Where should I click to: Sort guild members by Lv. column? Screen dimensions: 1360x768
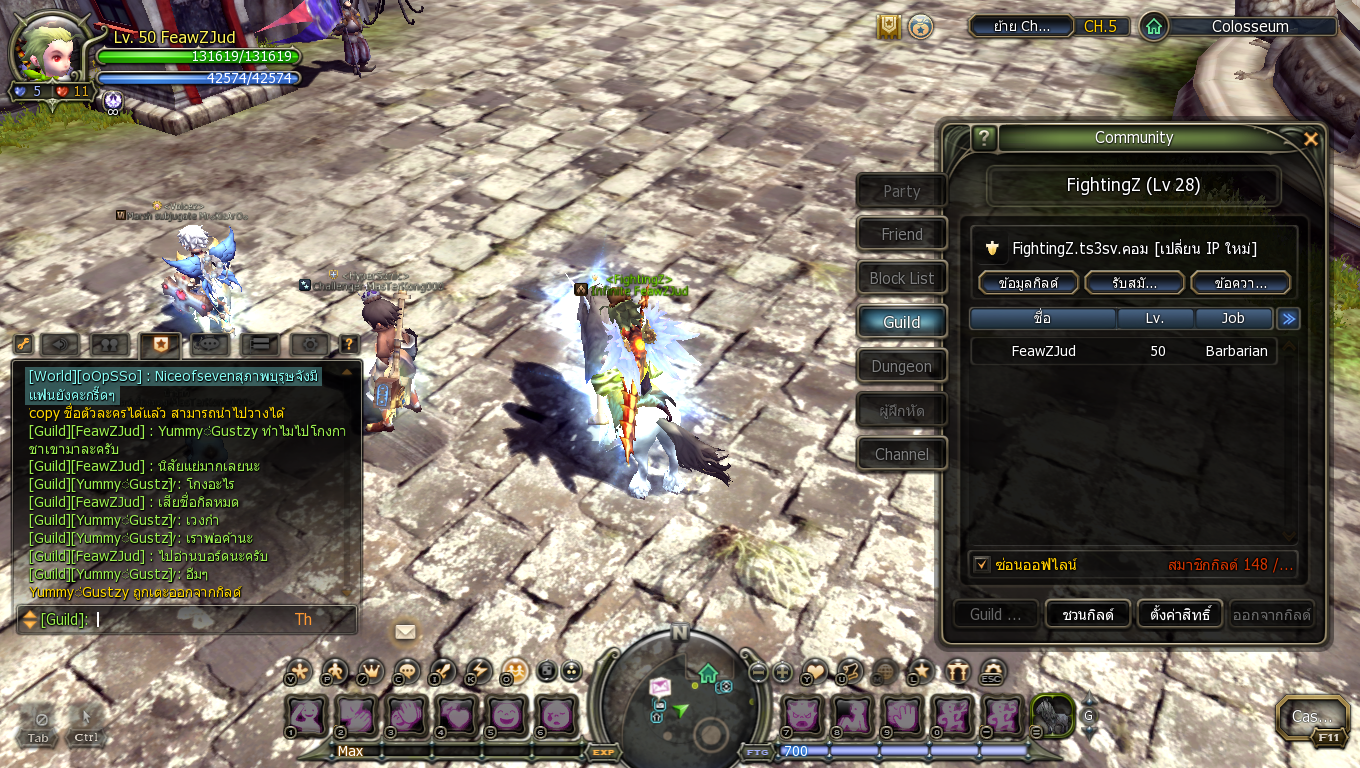pos(1156,318)
